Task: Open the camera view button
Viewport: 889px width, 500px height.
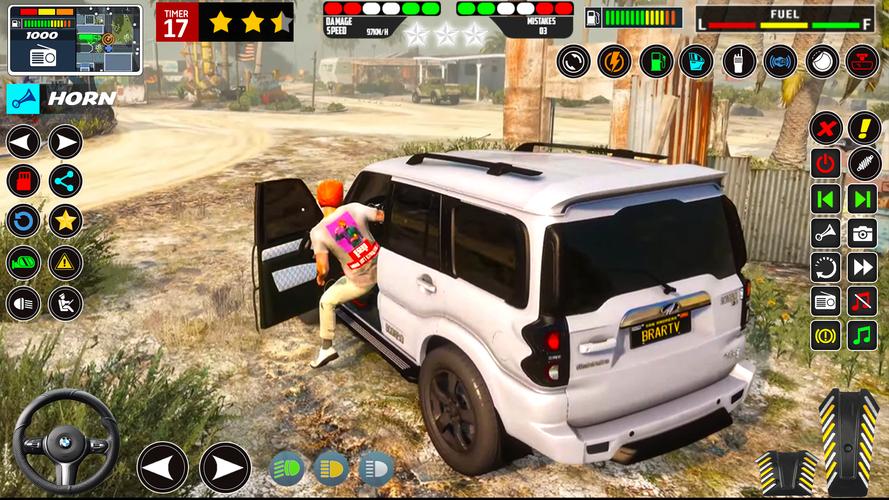Action: click(862, 233)
